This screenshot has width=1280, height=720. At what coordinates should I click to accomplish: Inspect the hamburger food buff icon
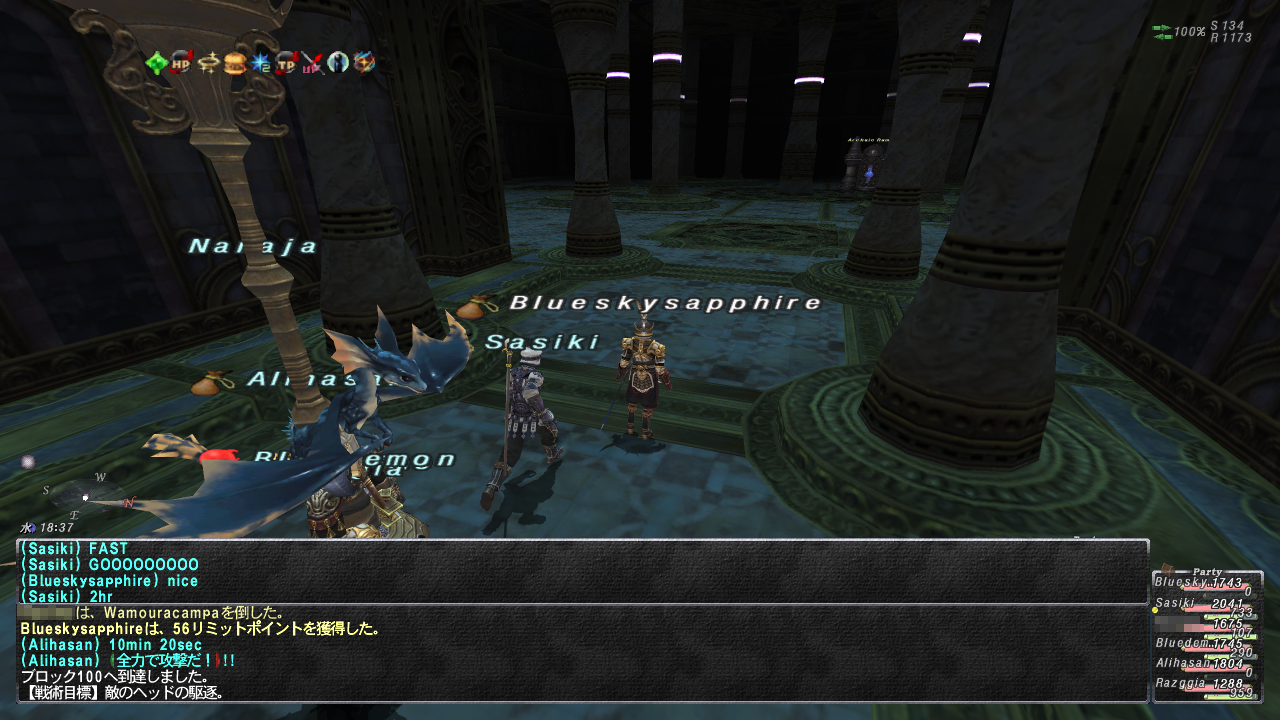(x=234, y=63)
